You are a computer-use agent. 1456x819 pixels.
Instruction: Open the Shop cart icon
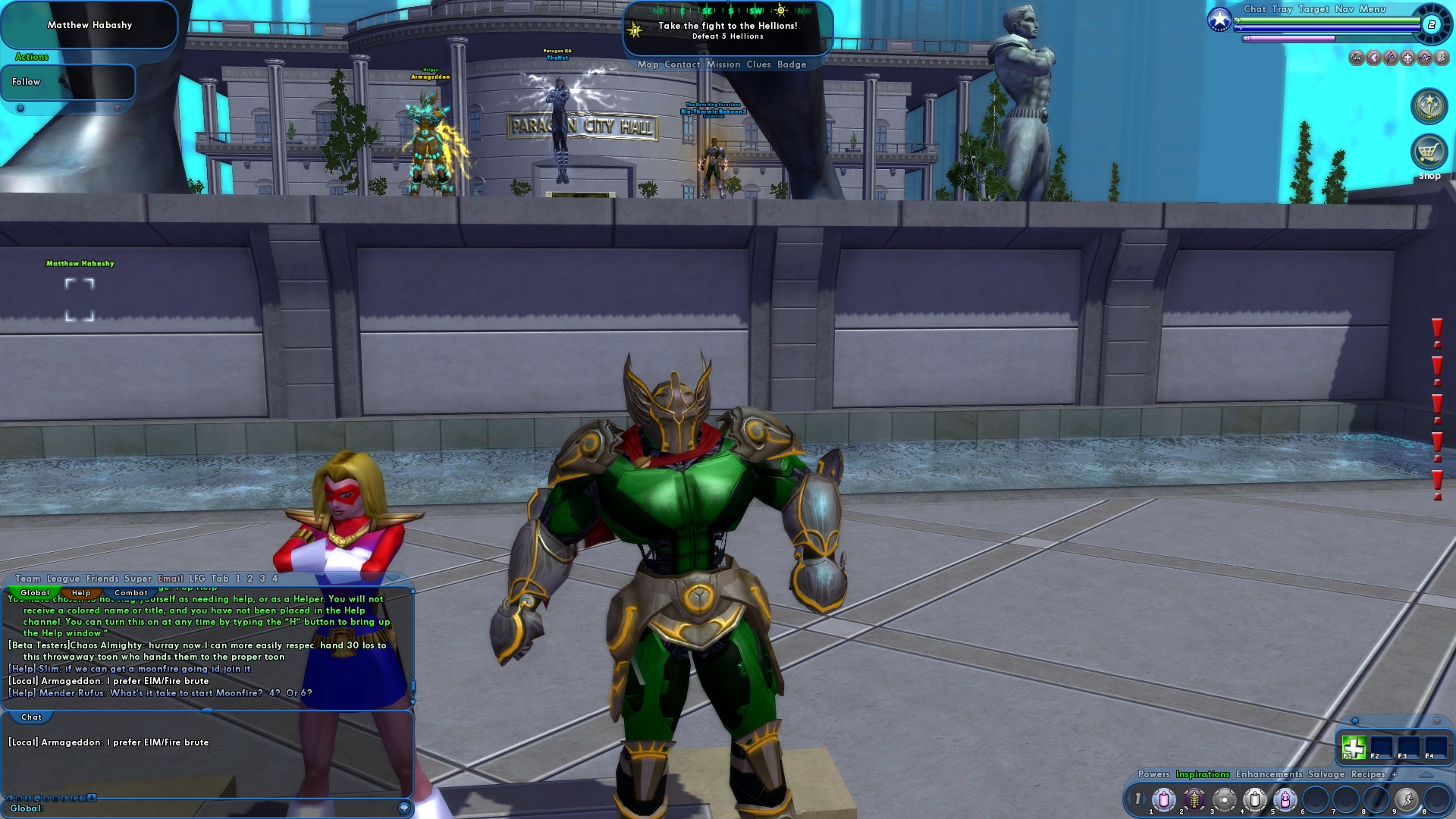click(1429, 152)
